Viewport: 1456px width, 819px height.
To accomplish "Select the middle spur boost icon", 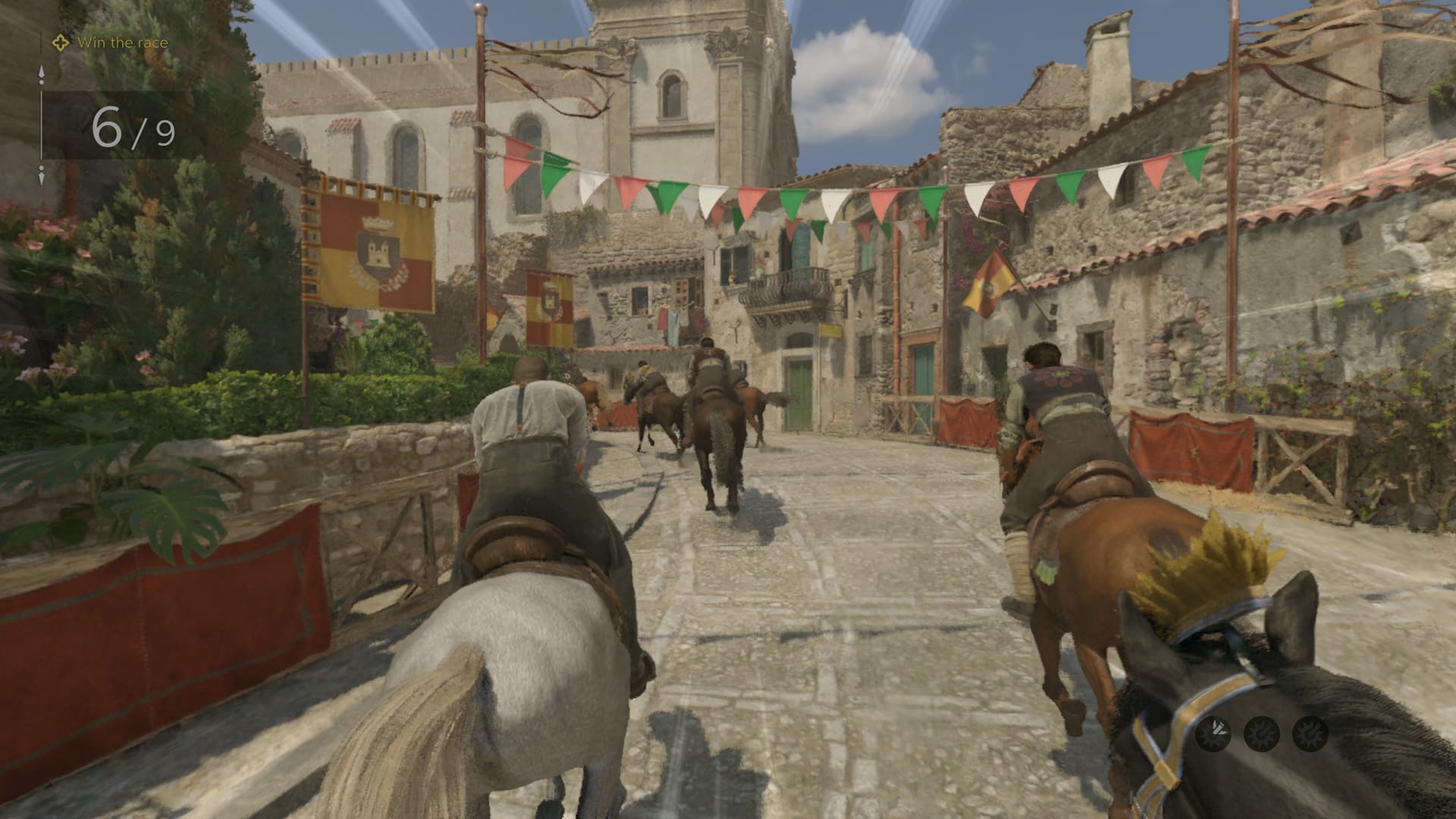I will tap(1260, 734).
